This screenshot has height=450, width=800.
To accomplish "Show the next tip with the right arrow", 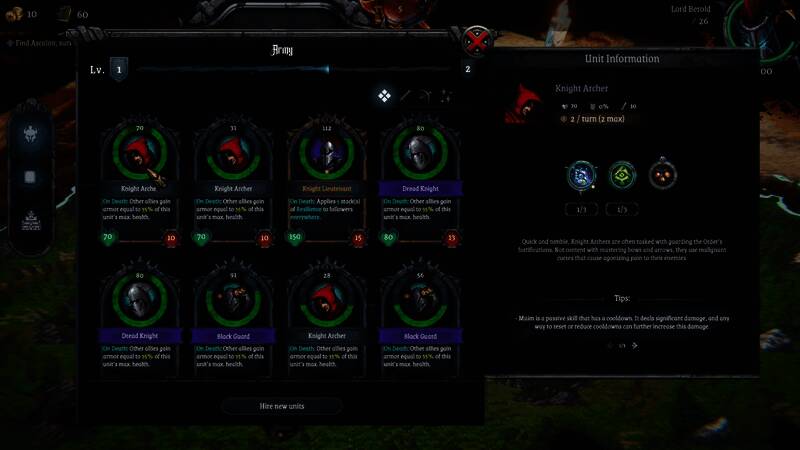I will click(x=635, y=345).
